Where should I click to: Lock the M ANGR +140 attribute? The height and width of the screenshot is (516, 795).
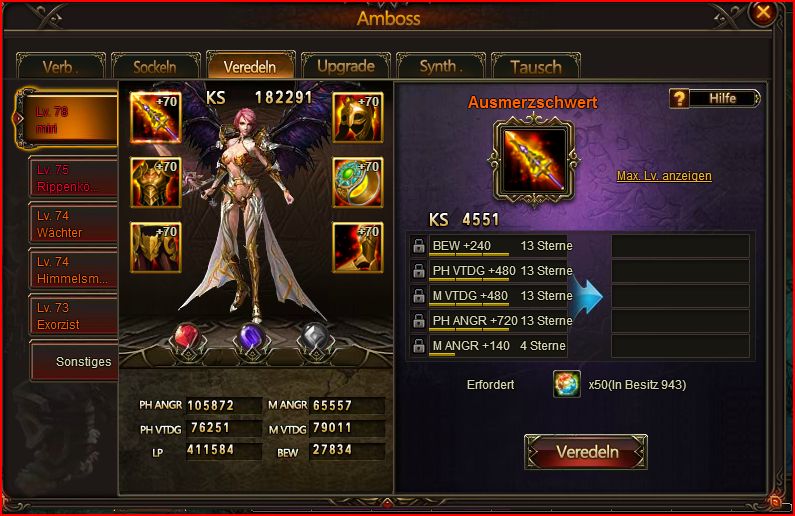click(x=418, y=346)
